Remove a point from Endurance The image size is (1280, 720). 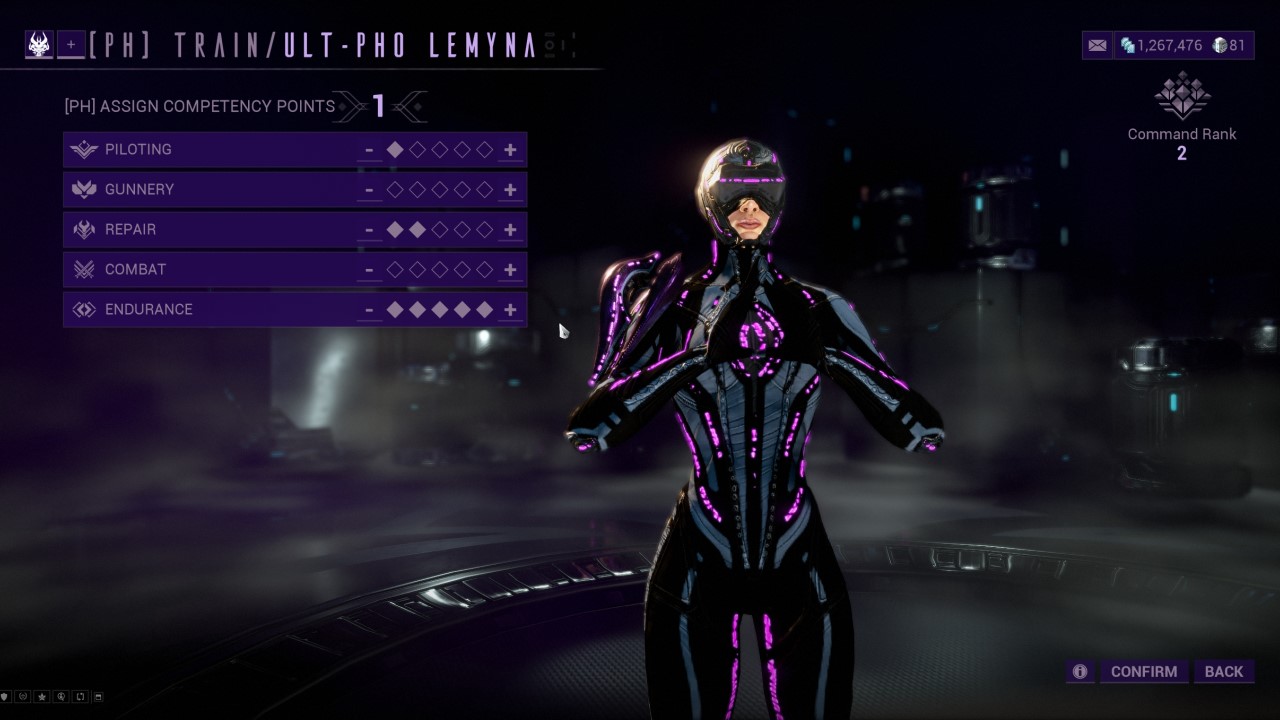tap(369, 310)
